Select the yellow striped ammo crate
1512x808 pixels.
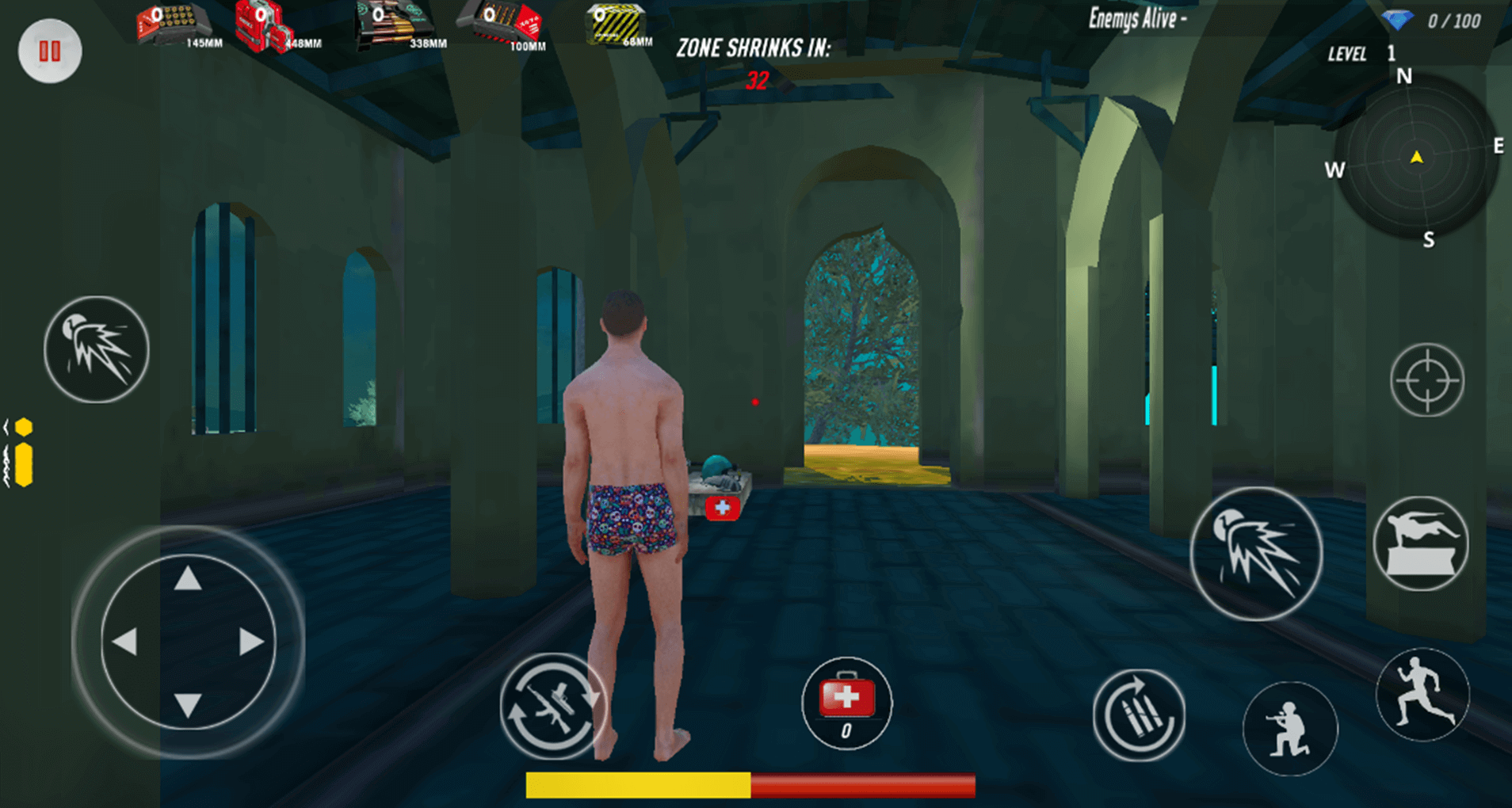tap(615, 24)
